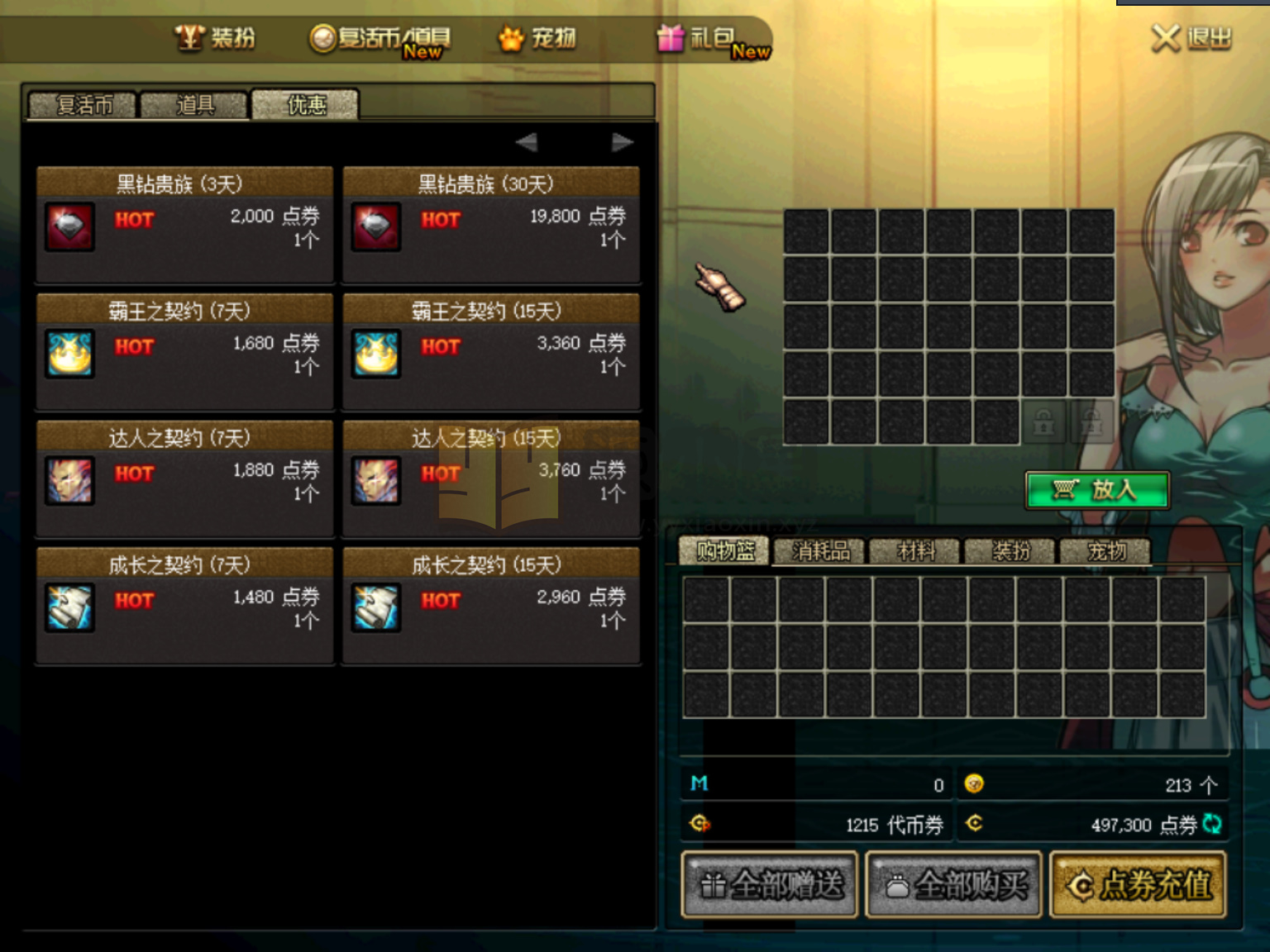Switch to the 复活币 tab
This screenshot has height=952, width=1270.
pyautogui.click(x=83, y=106)
